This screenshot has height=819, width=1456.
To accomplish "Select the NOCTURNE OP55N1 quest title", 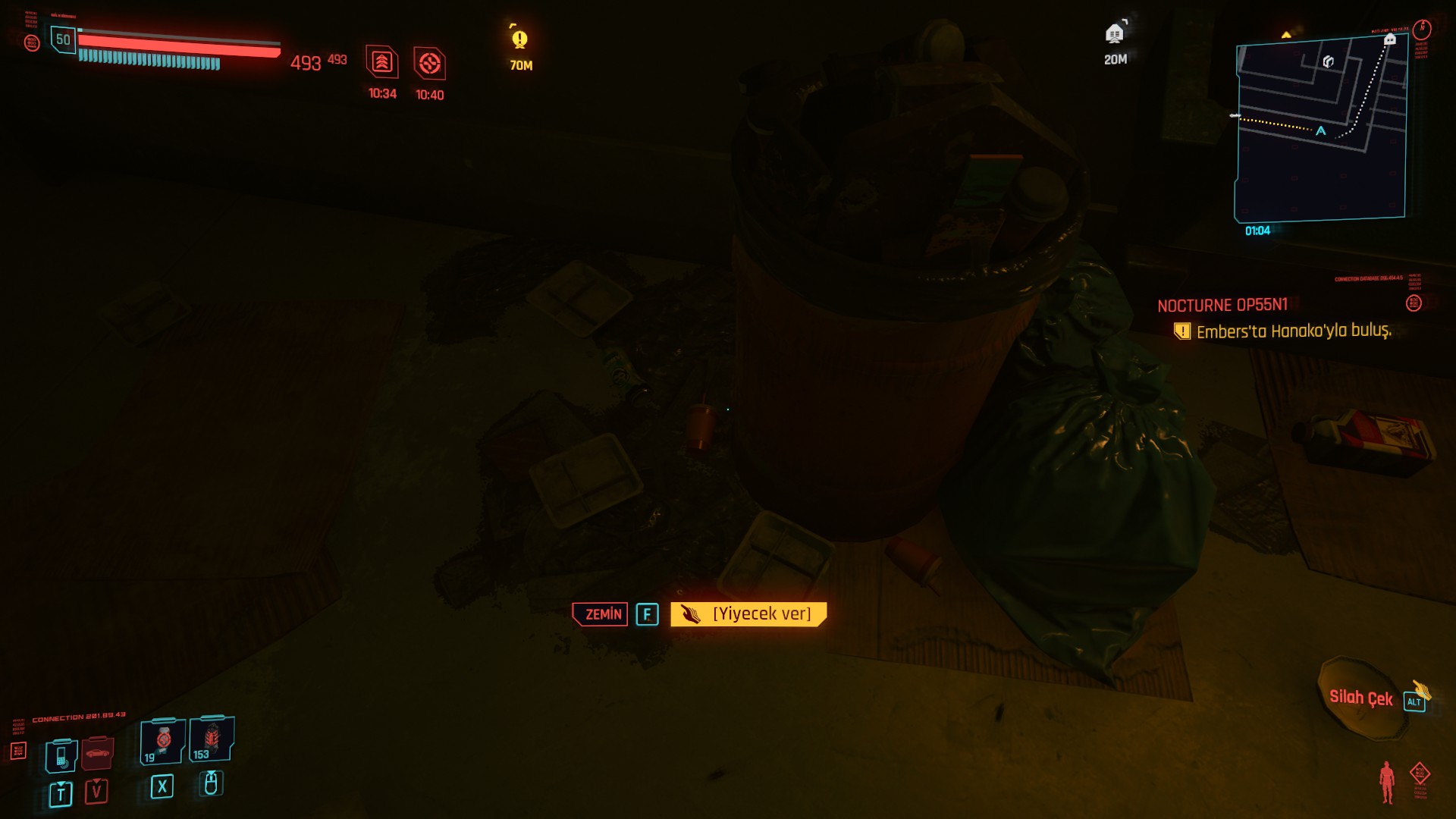I will point(1222,305).
